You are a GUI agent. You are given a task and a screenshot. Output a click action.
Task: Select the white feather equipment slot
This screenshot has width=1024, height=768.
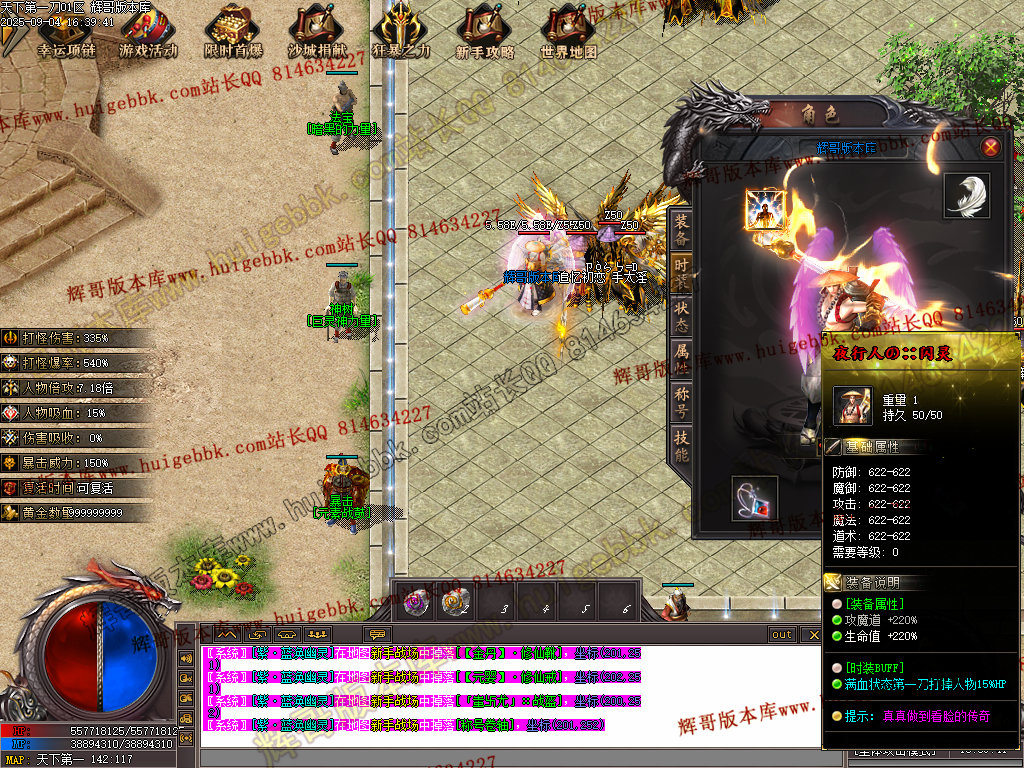(967, 196)
